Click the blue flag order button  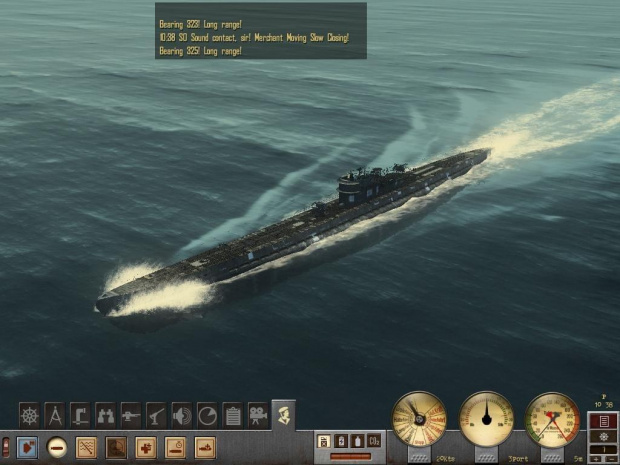(27, 447)
